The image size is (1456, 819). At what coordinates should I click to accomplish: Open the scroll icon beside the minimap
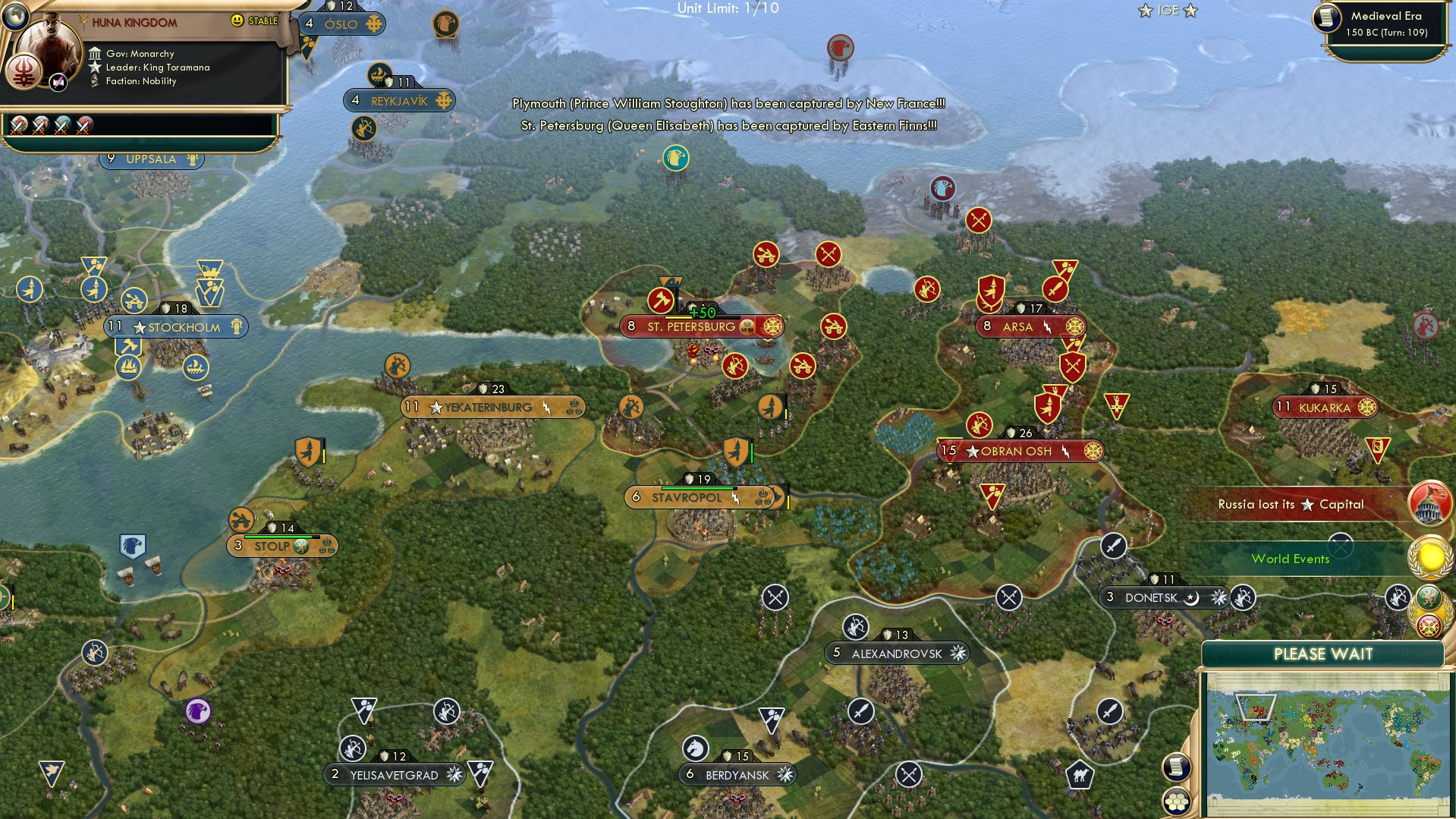(x=1176, y=767)
